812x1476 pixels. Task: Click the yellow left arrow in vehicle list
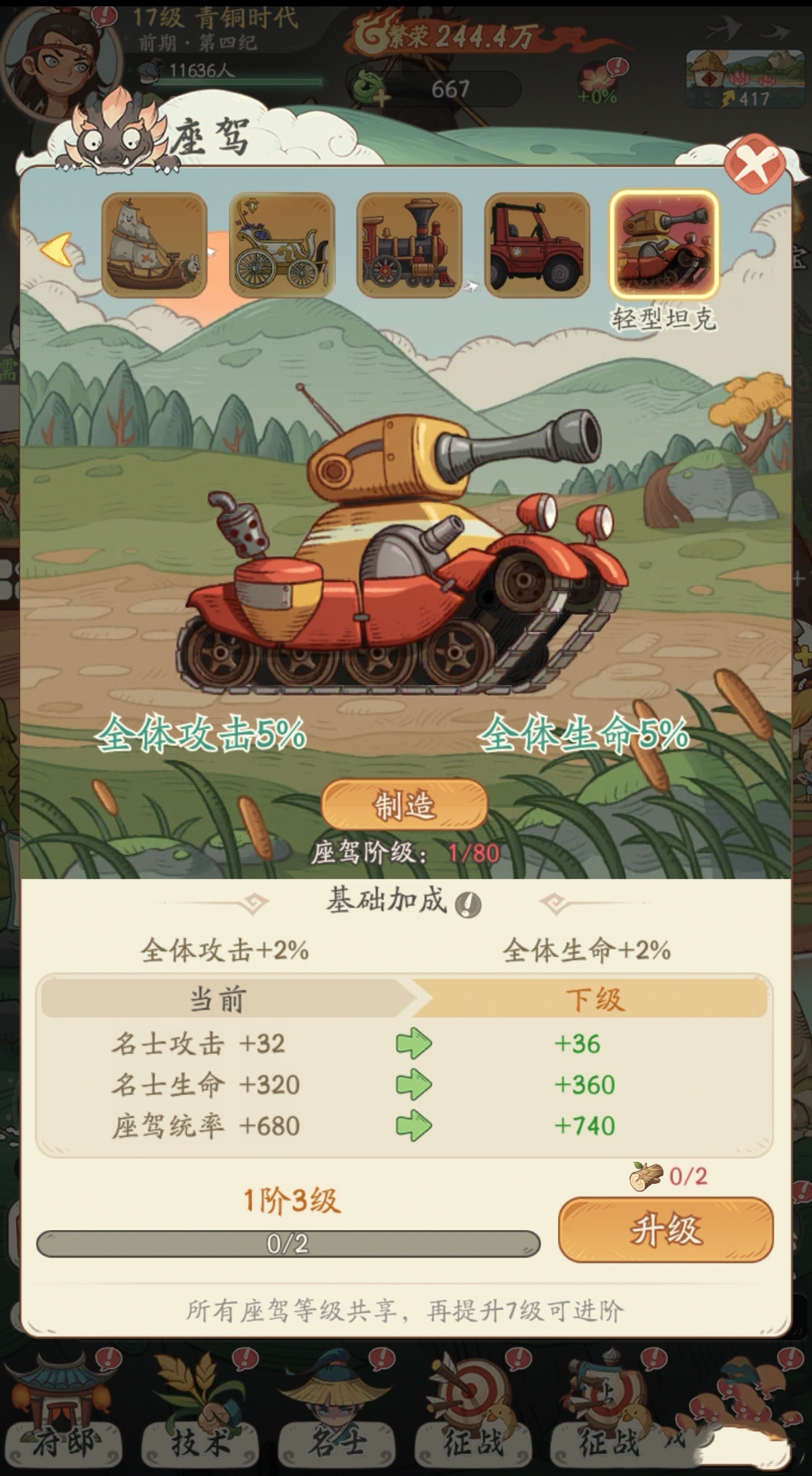pyautogui.click(x=57, y=249)
